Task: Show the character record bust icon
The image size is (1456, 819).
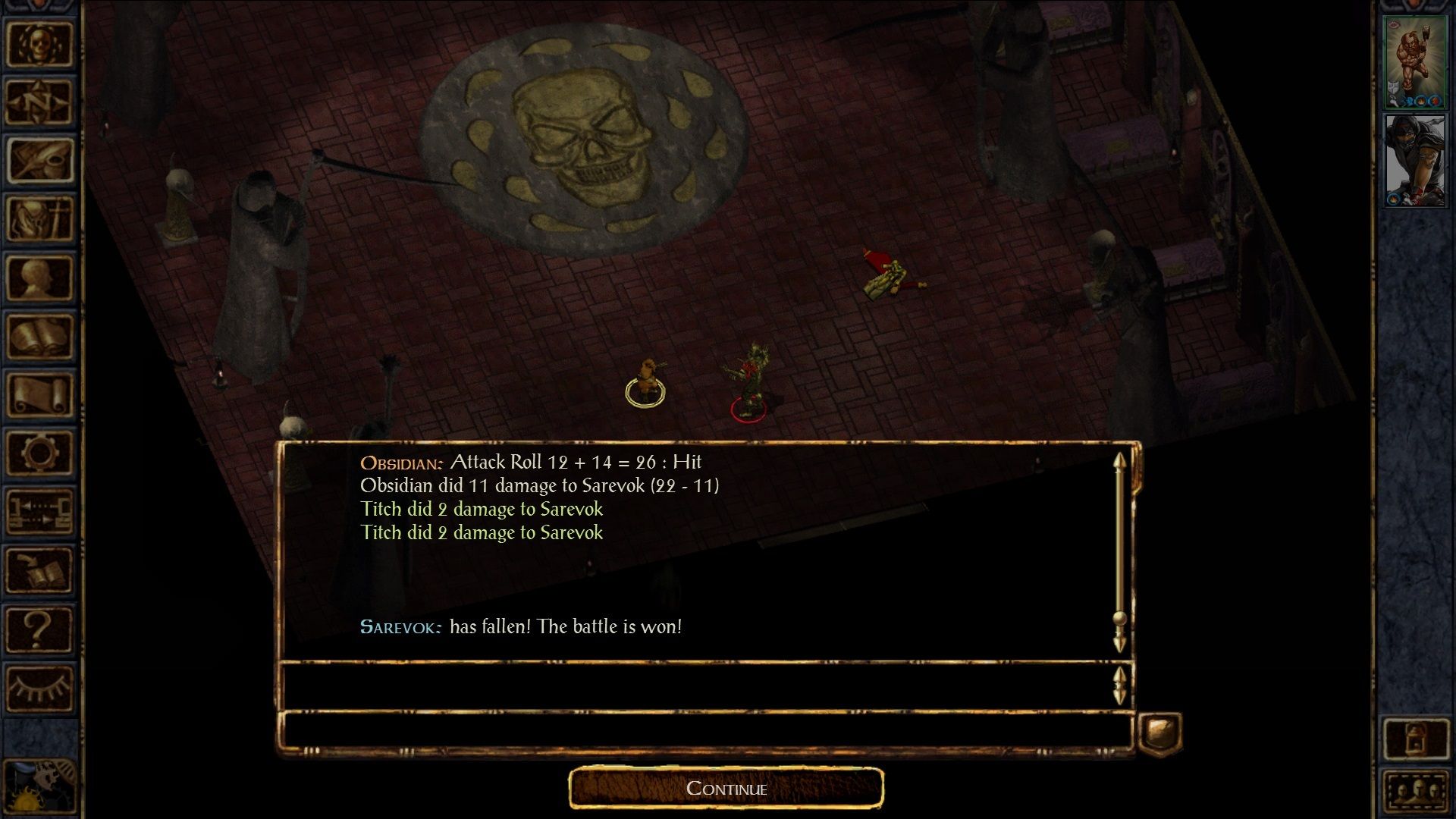Action: (40, 278)
